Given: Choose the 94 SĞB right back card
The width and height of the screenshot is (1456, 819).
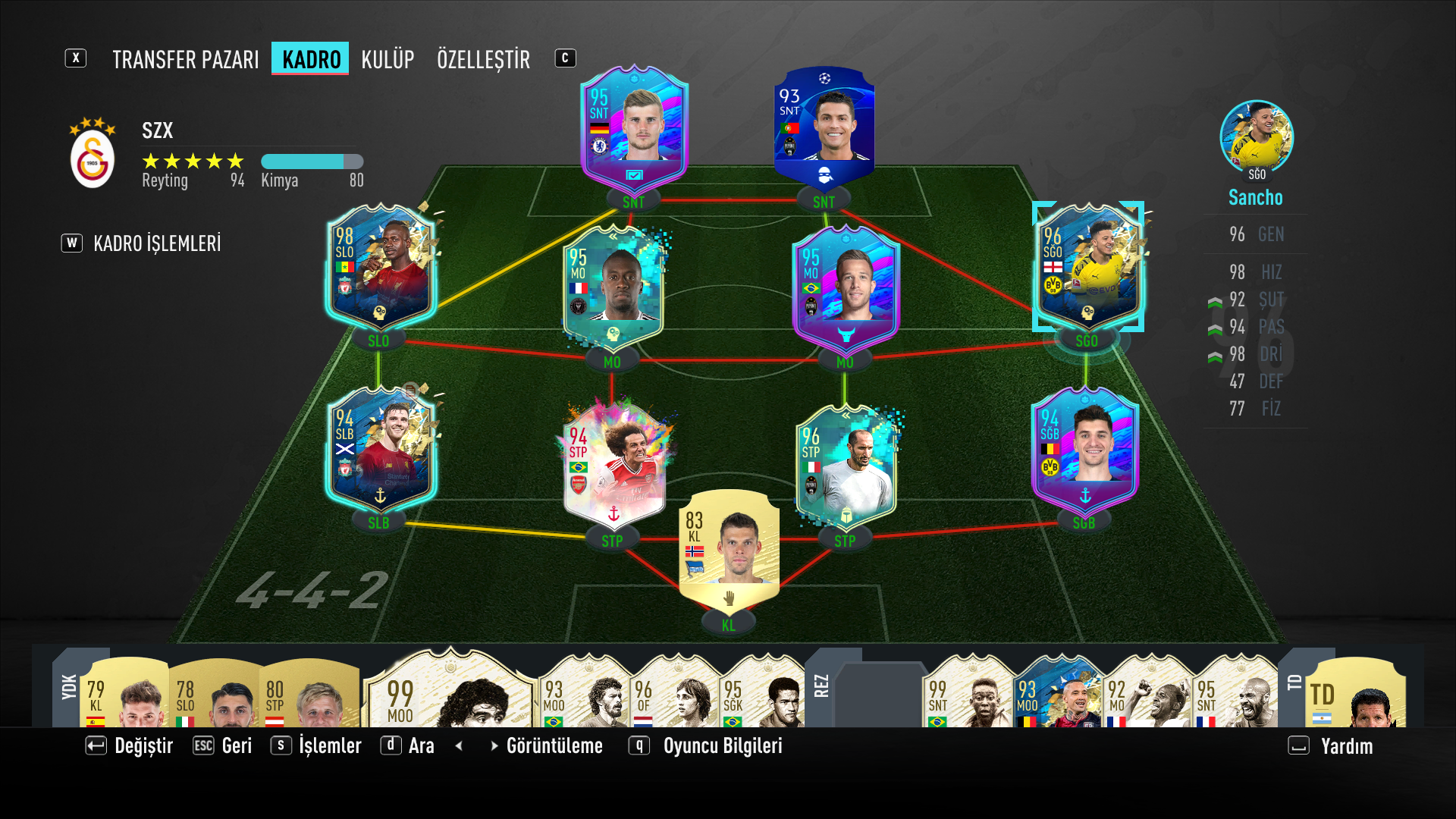Looking at the screenshot, I should (1084, 451).
